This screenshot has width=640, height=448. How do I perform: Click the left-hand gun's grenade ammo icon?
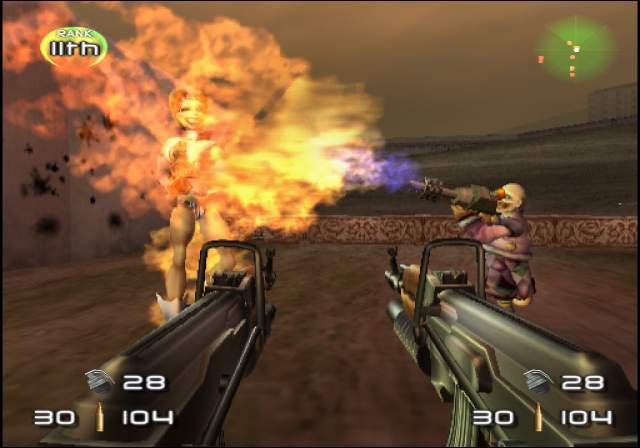coord(99,381)
